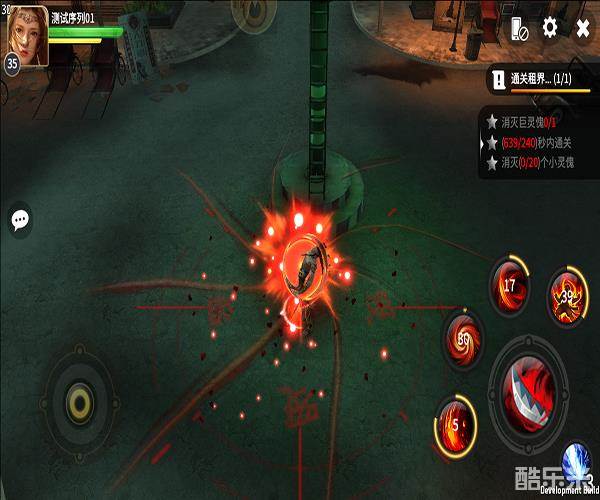Activate the fire skill showing cooldown 5

coord(456,421)
